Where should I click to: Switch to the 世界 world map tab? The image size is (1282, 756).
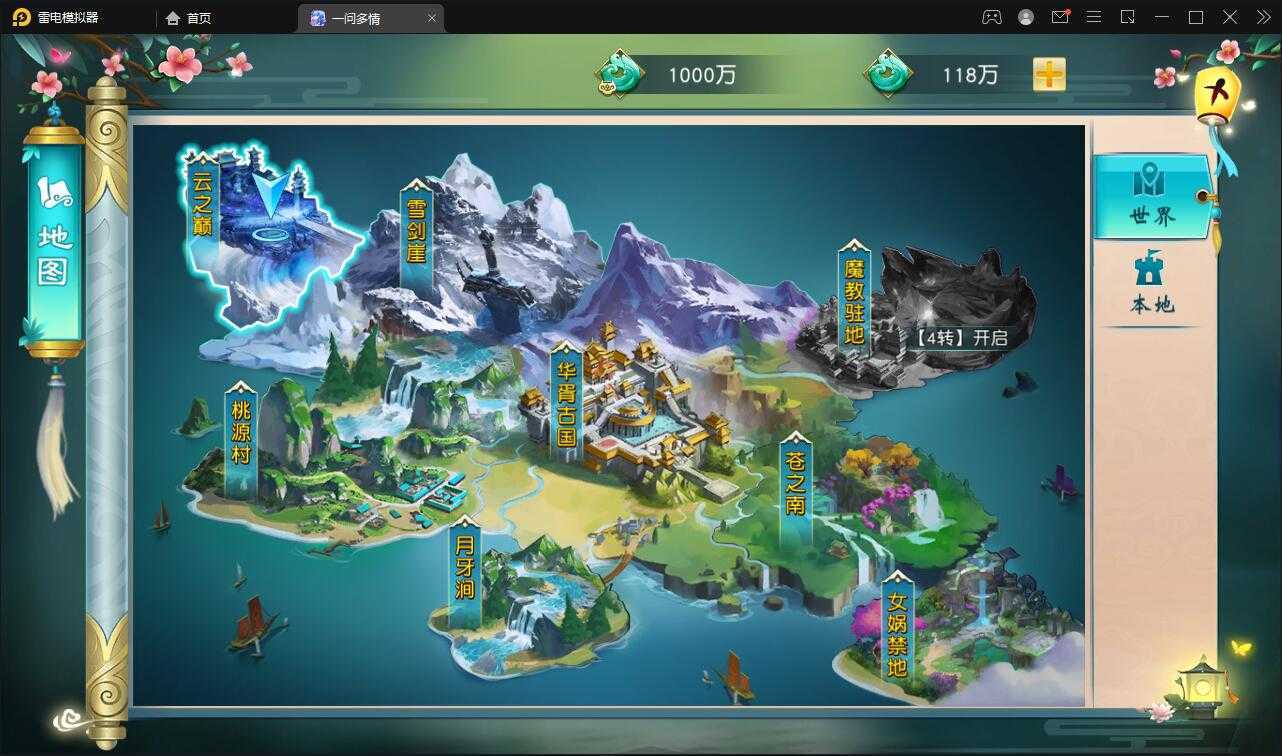point(1152,197)
